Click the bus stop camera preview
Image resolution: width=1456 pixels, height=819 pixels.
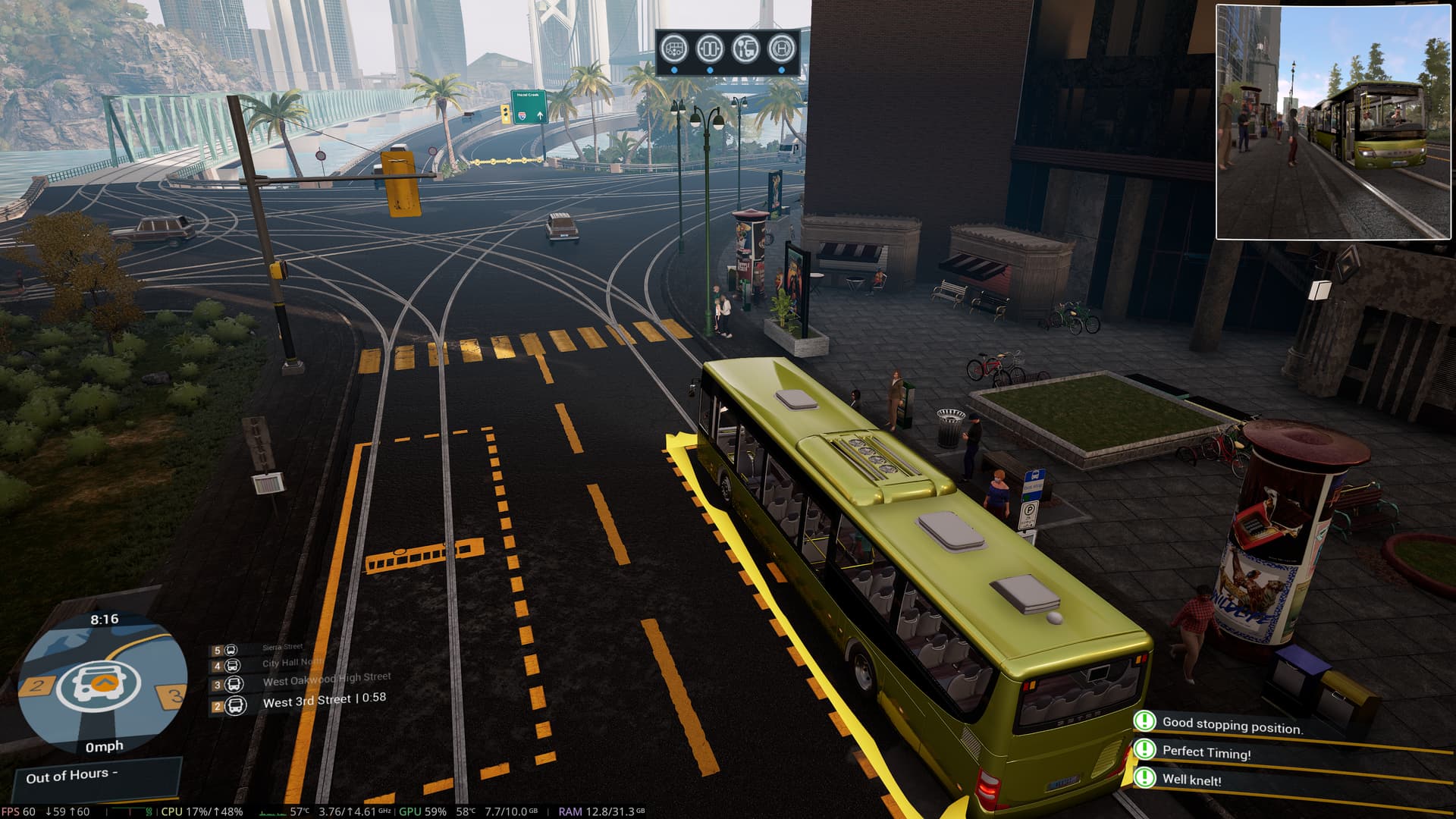pyautogui.click(x=1333, y=122)
